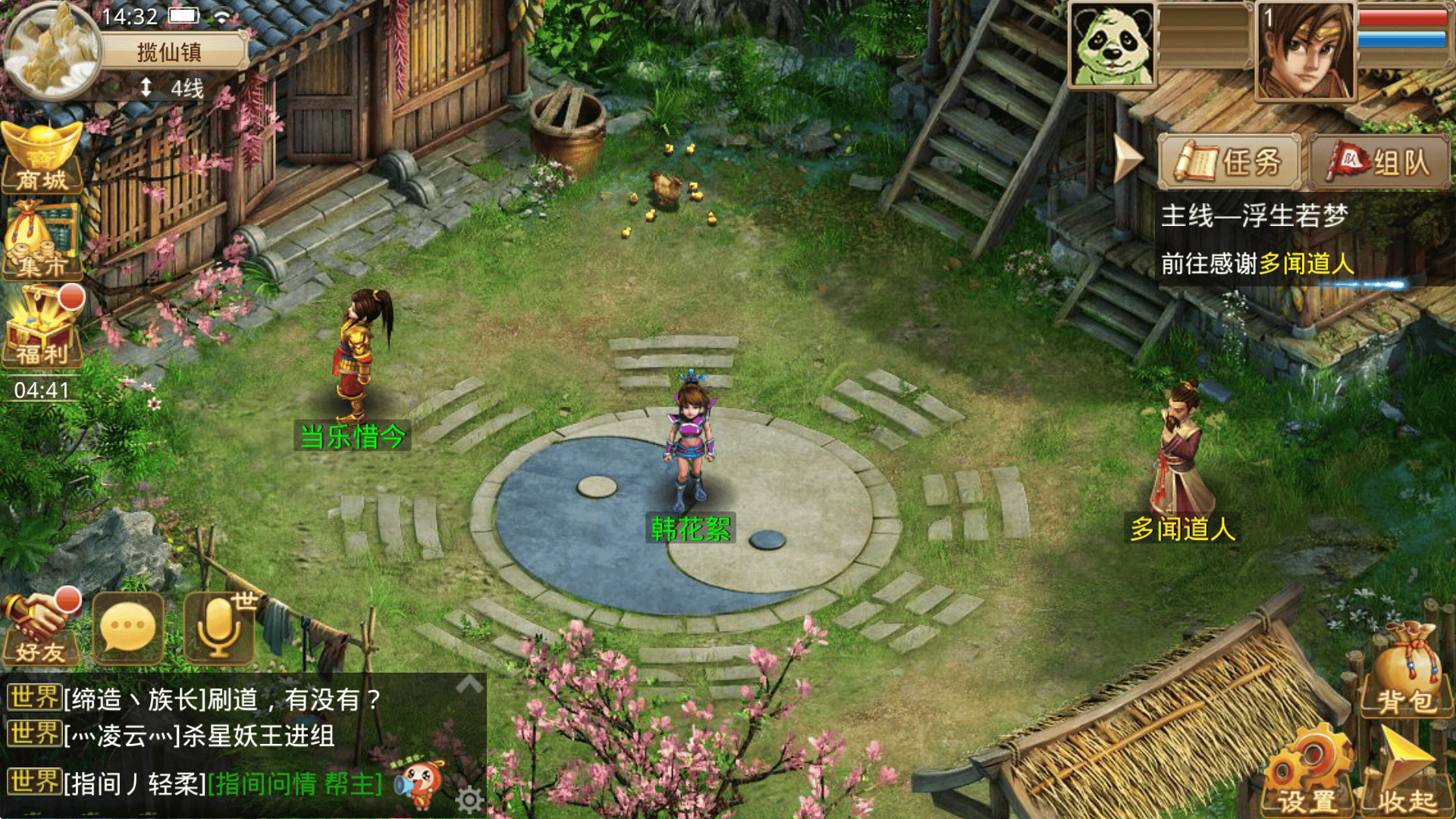Viewport: 1456px width, 819px height.
Task: Open the 揽仙镇 minimap
Action: [x=52, y=50]
